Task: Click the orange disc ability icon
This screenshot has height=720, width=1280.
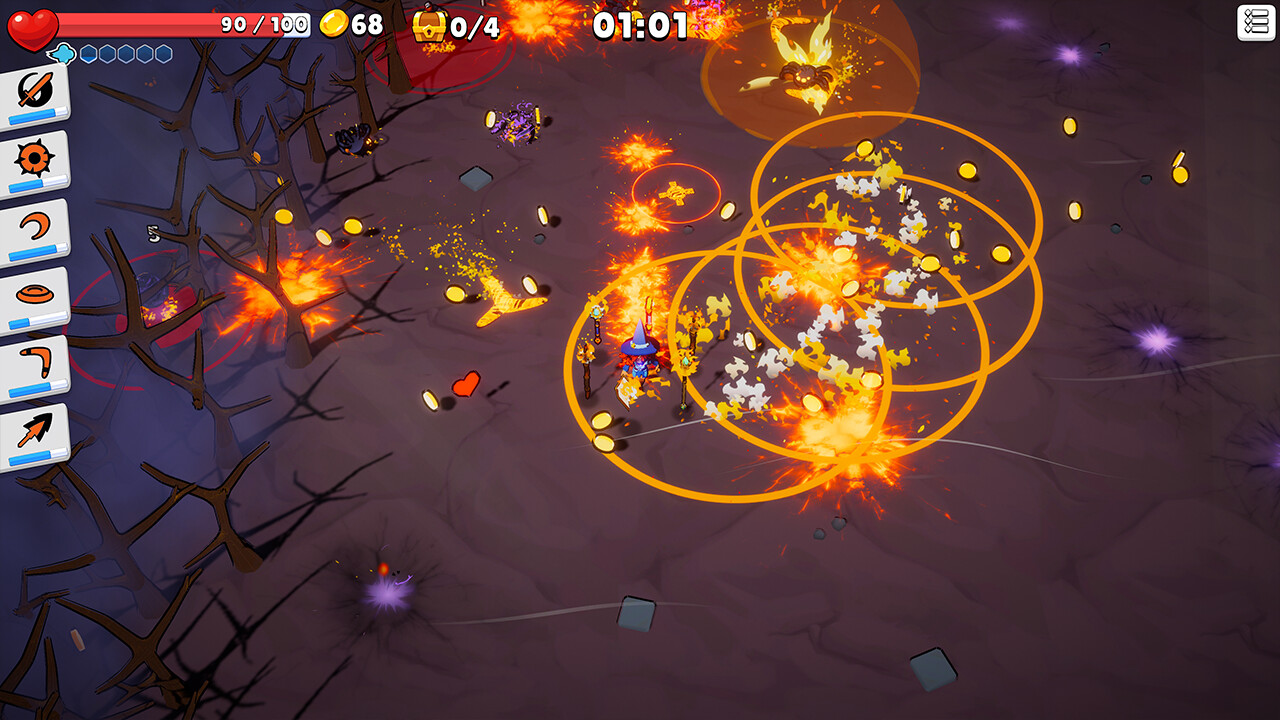Action: pos(35,296)
